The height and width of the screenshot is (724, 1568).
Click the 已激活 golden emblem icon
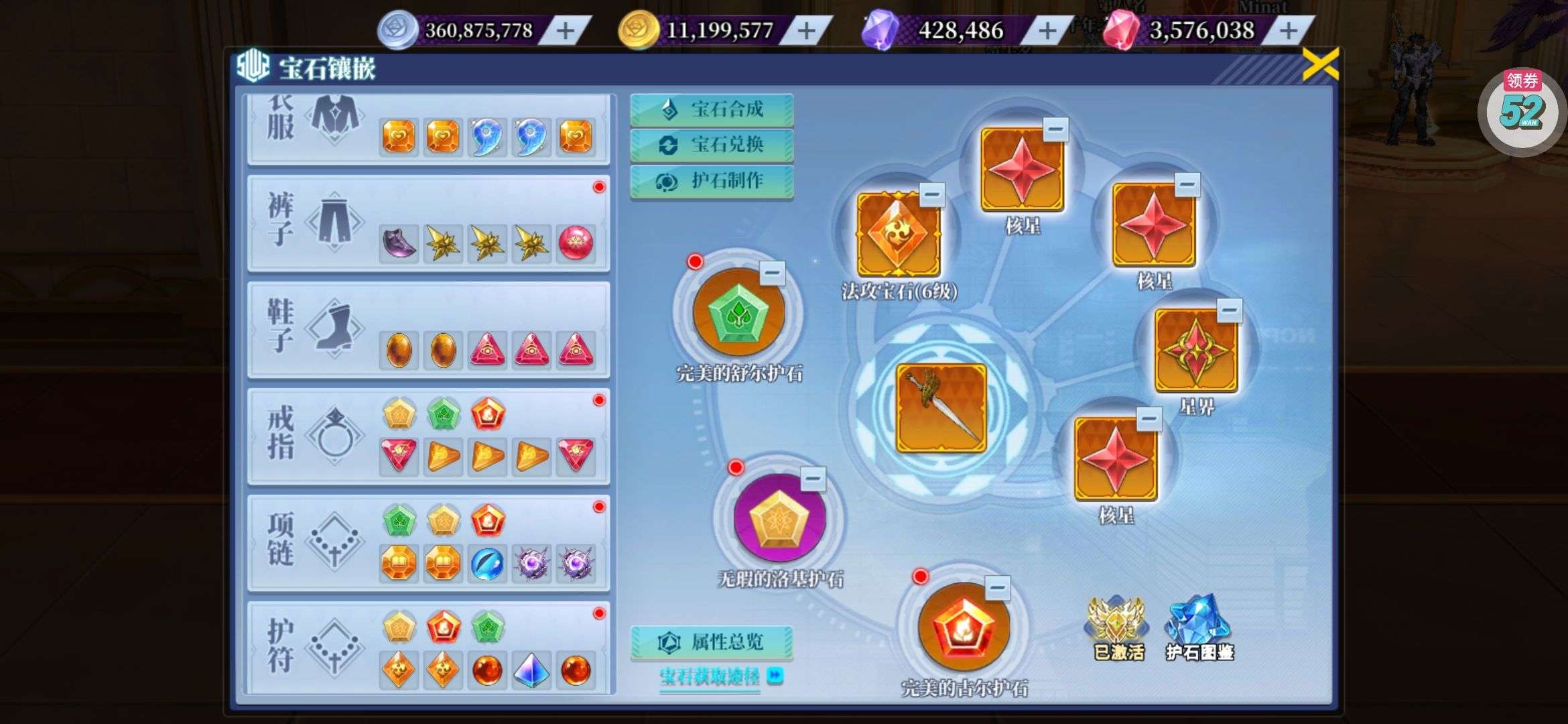[1118, 627]
